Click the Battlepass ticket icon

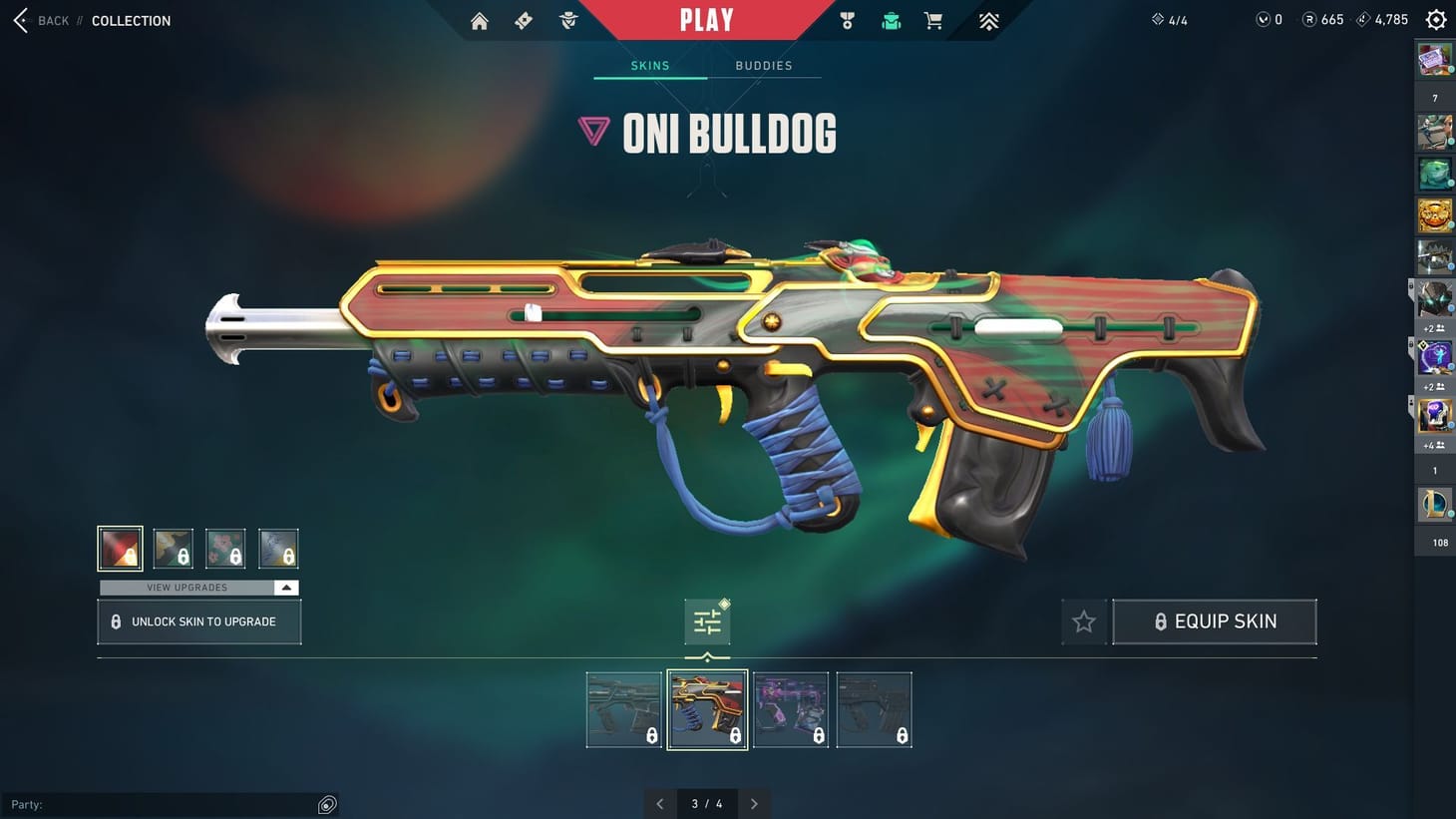pos(523,20)
